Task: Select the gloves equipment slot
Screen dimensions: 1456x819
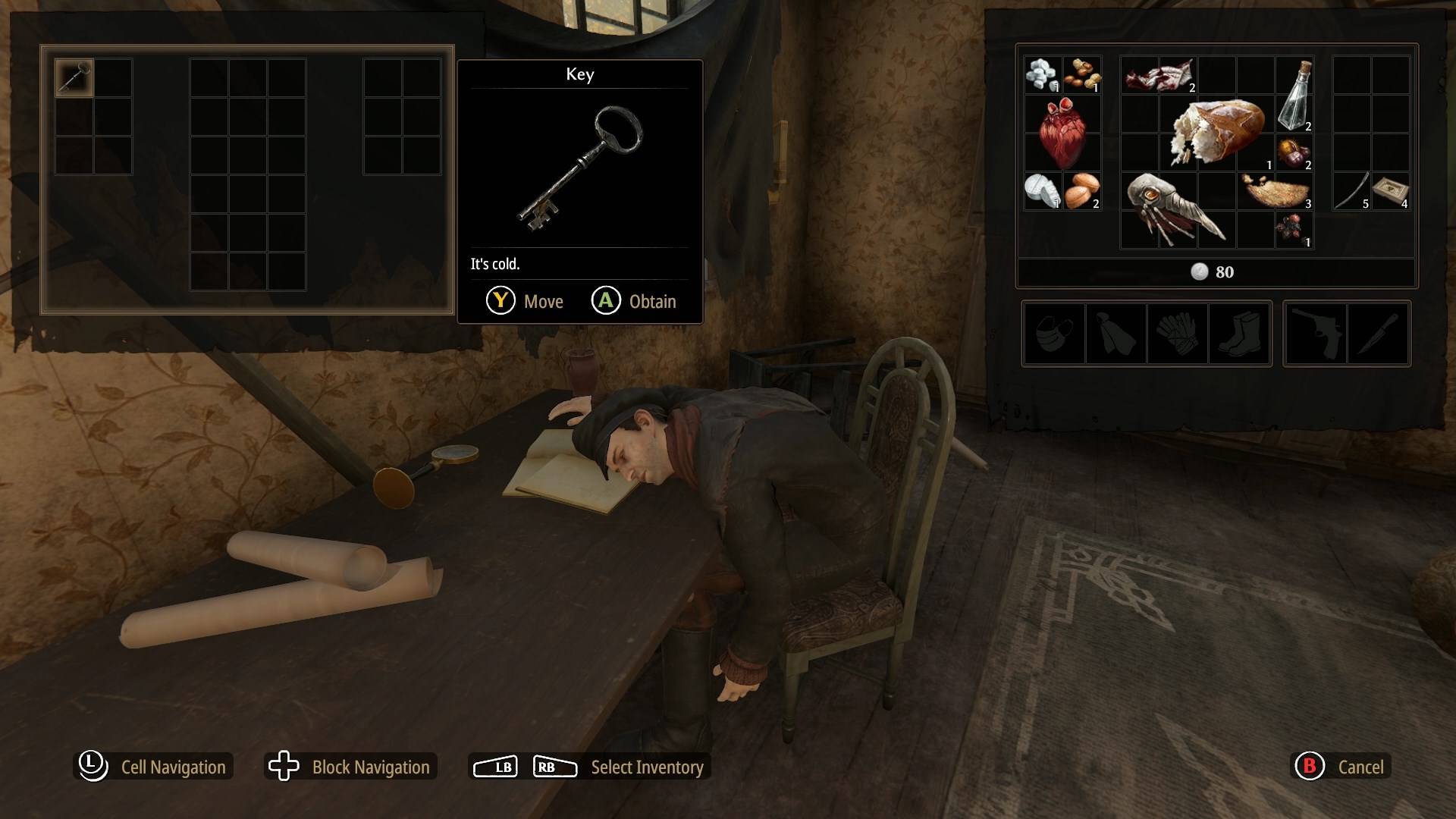Action: pos(1177,334)
